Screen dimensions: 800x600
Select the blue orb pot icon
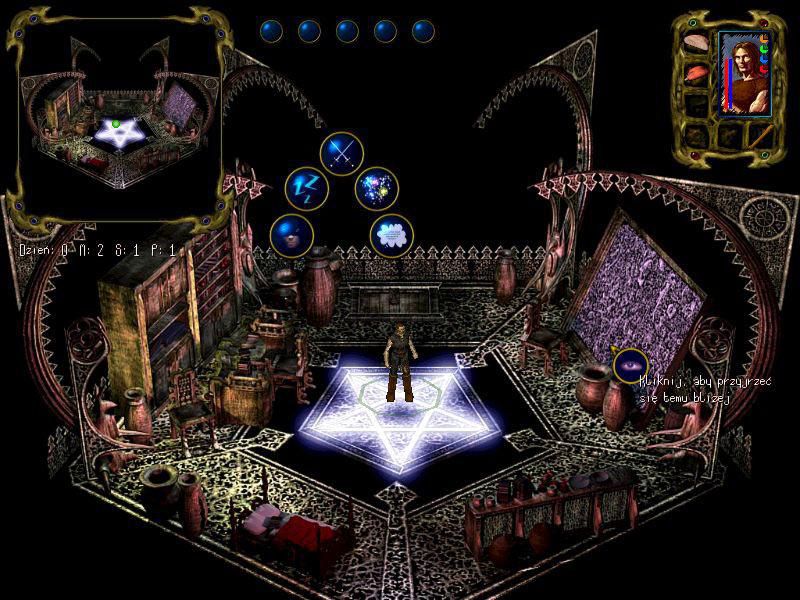291,236
